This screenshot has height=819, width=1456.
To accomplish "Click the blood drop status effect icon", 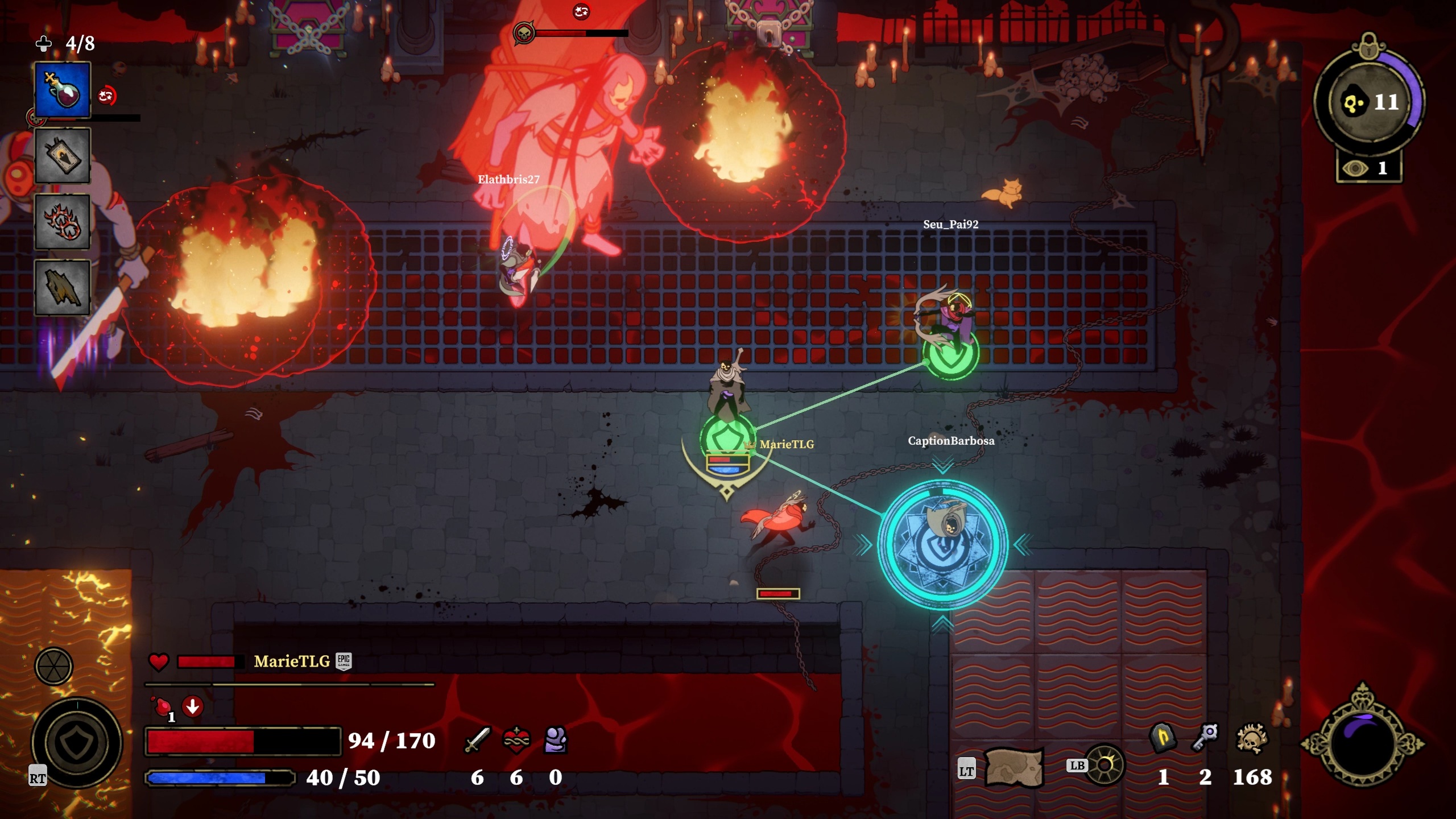I will click(x=163, y=707).
